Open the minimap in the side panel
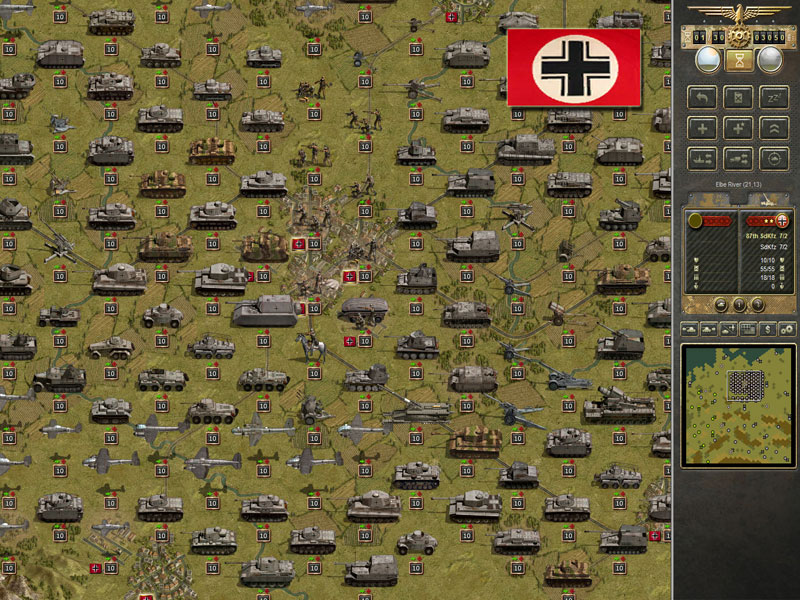The image size is (800, 600). (x=739, y=405)
